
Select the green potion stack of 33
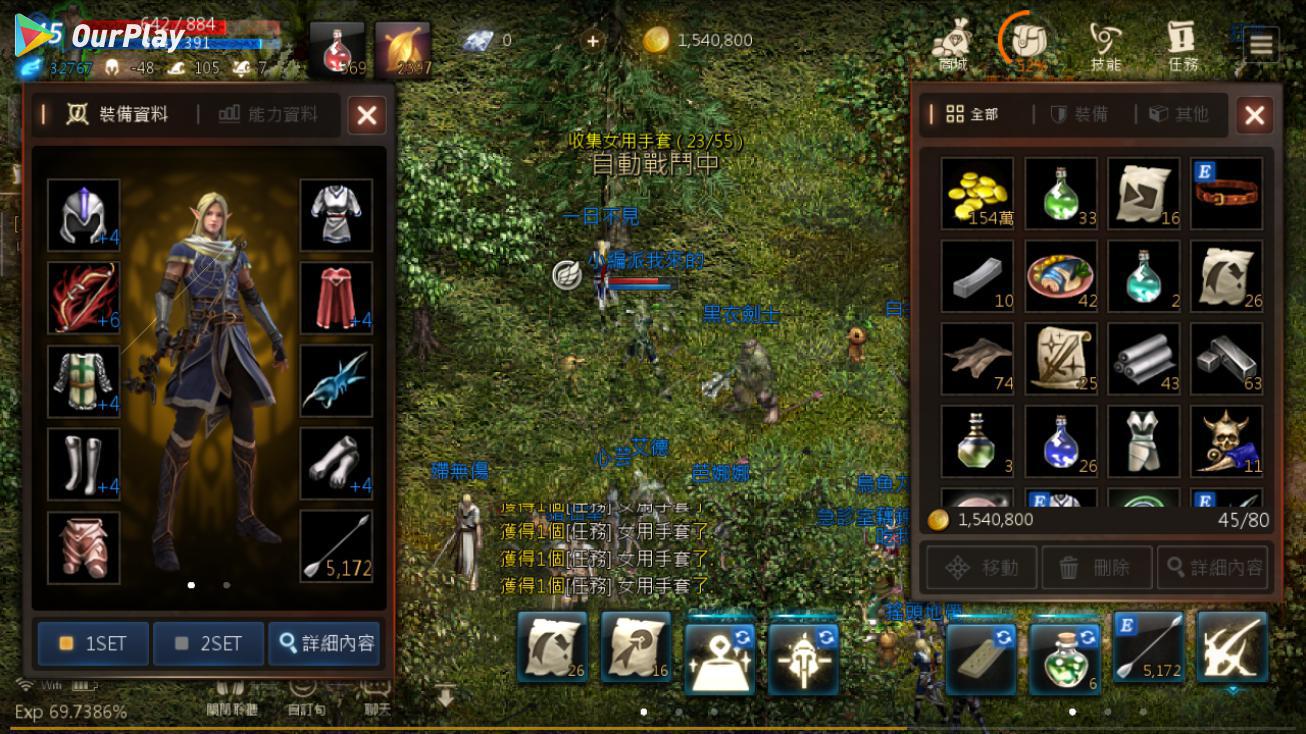pyautogui.click(x=1060, y=193)
